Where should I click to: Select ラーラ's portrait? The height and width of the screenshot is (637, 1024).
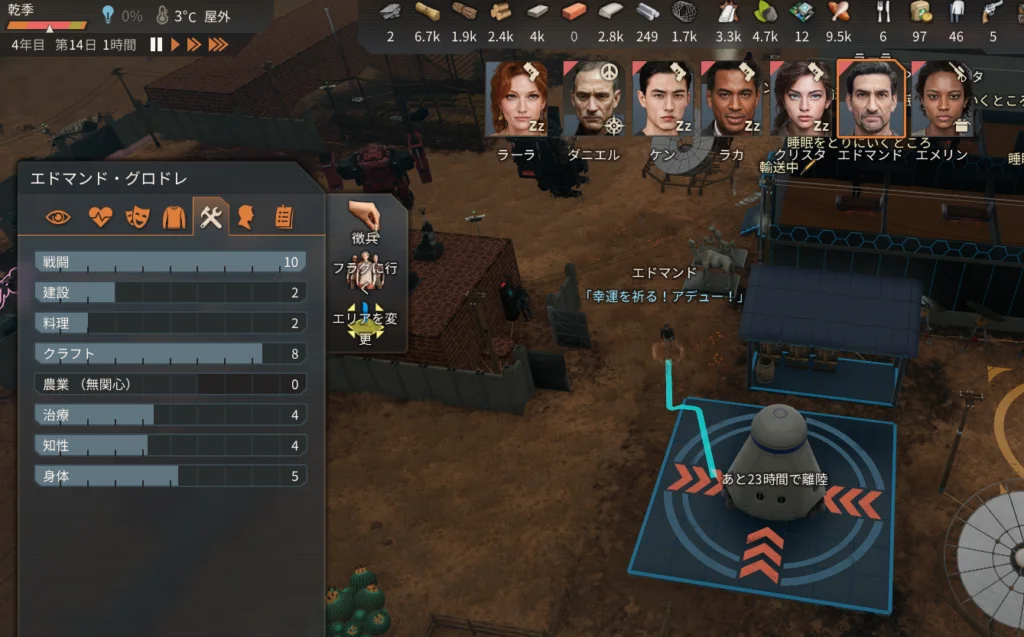(x=517, y=100)
